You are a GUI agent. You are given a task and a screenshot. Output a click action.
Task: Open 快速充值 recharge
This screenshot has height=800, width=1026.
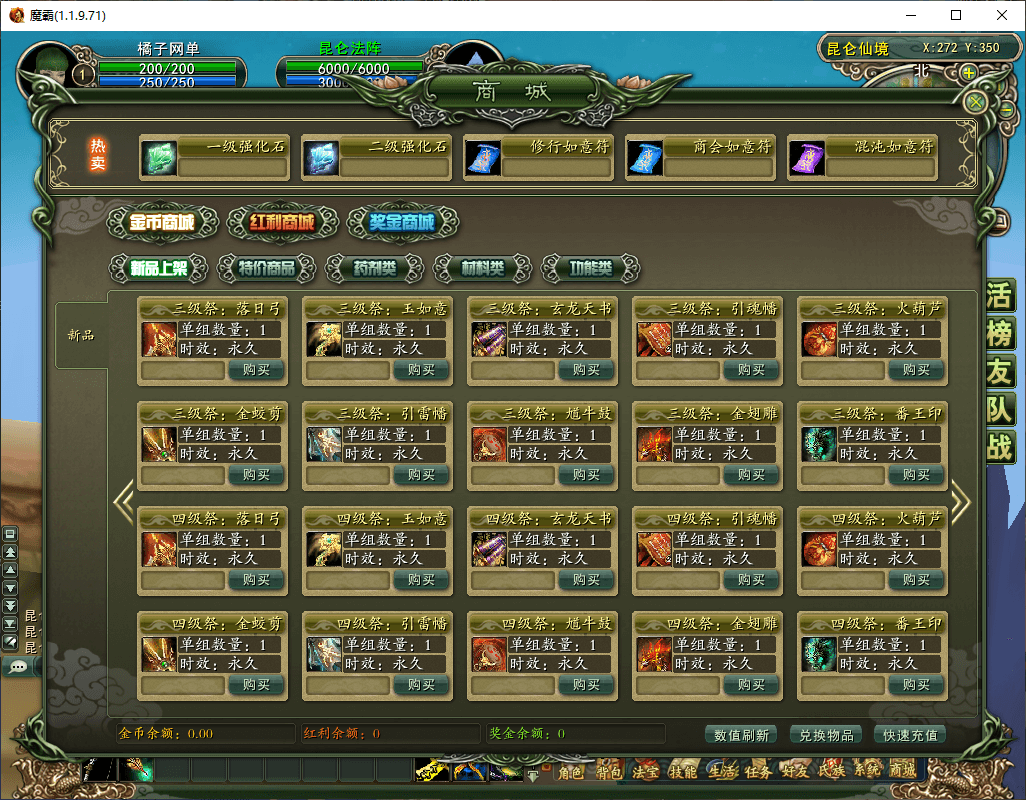(x=911, y=735)
